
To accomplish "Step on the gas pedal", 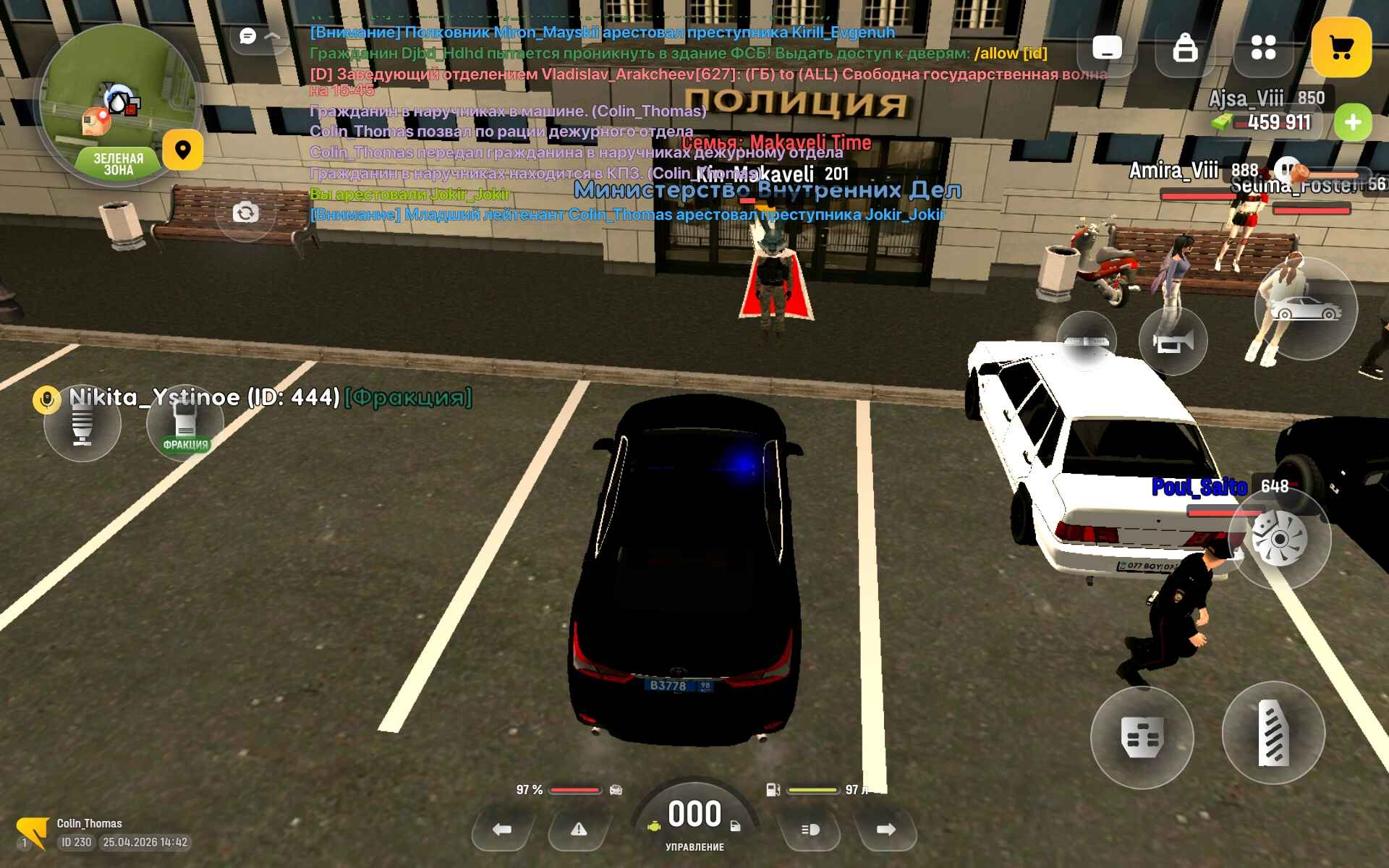I will point(1273,733).
